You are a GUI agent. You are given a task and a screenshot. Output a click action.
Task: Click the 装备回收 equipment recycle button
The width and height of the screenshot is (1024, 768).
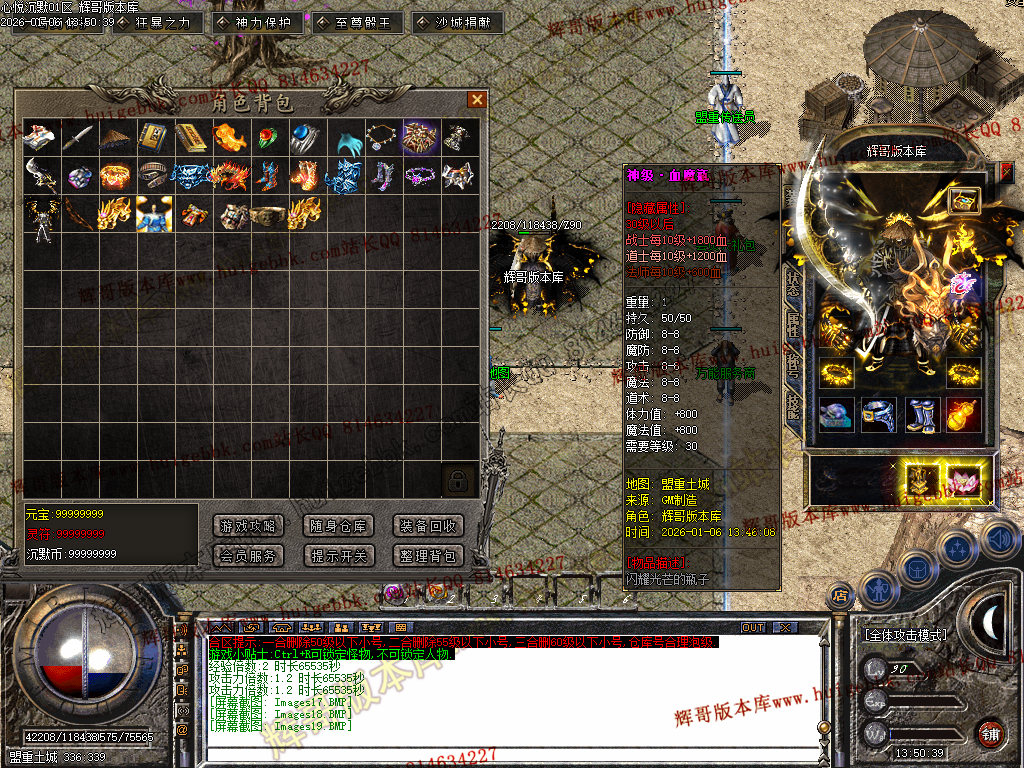tap(428, 526)
